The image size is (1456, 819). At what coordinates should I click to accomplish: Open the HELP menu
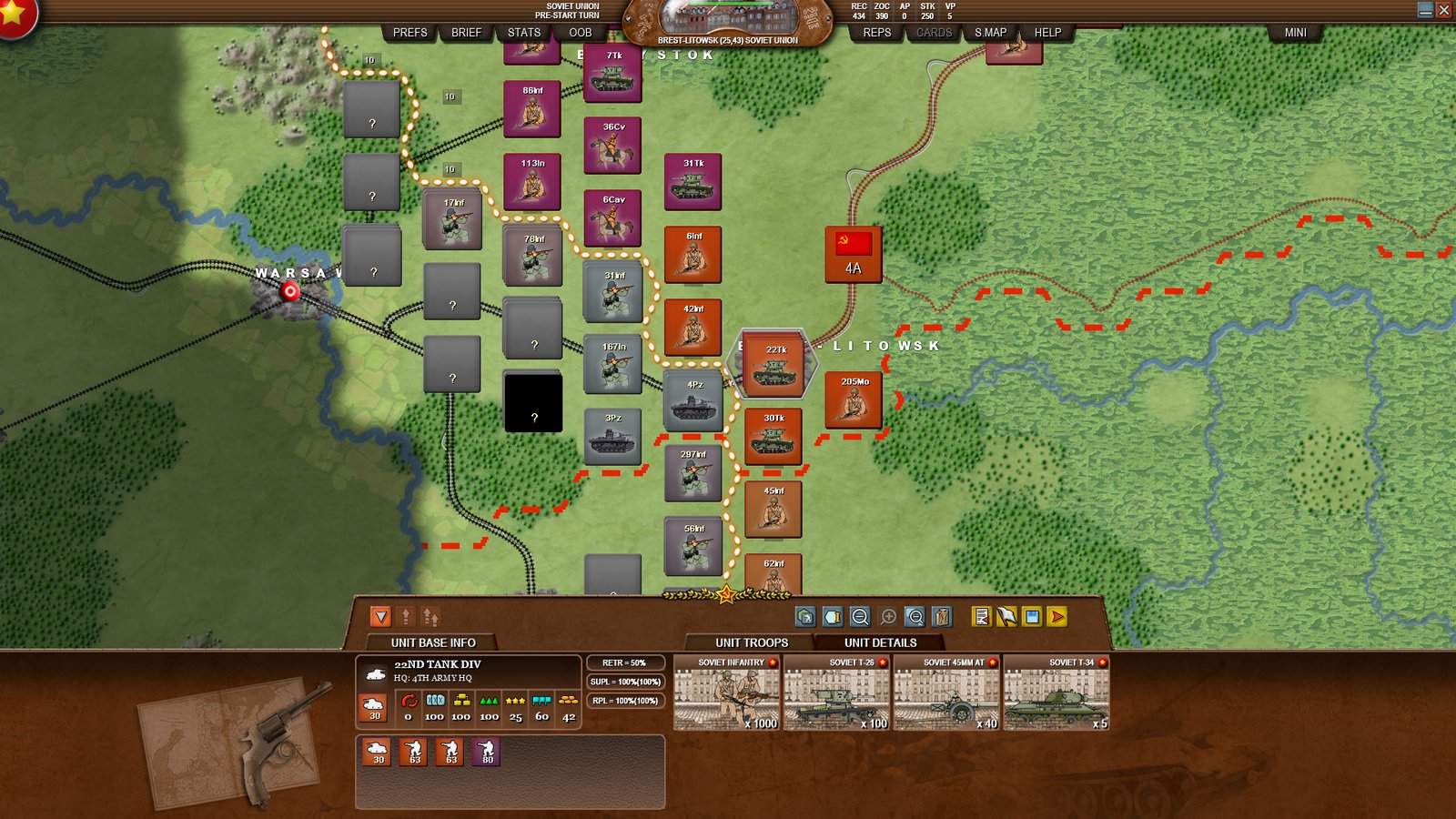point(1047,33)
